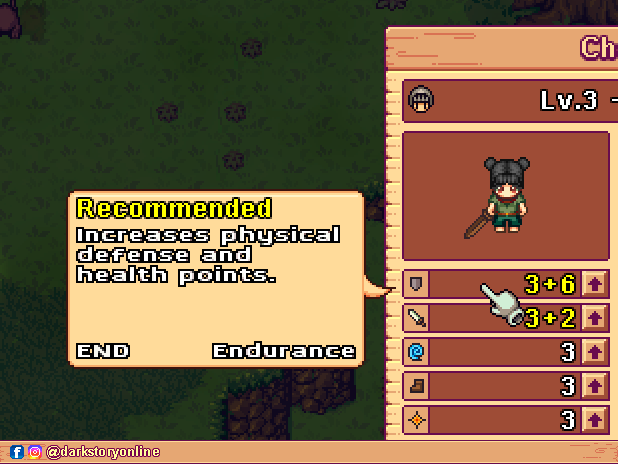
Task: Click the character portrait preview
Action: 506,196
